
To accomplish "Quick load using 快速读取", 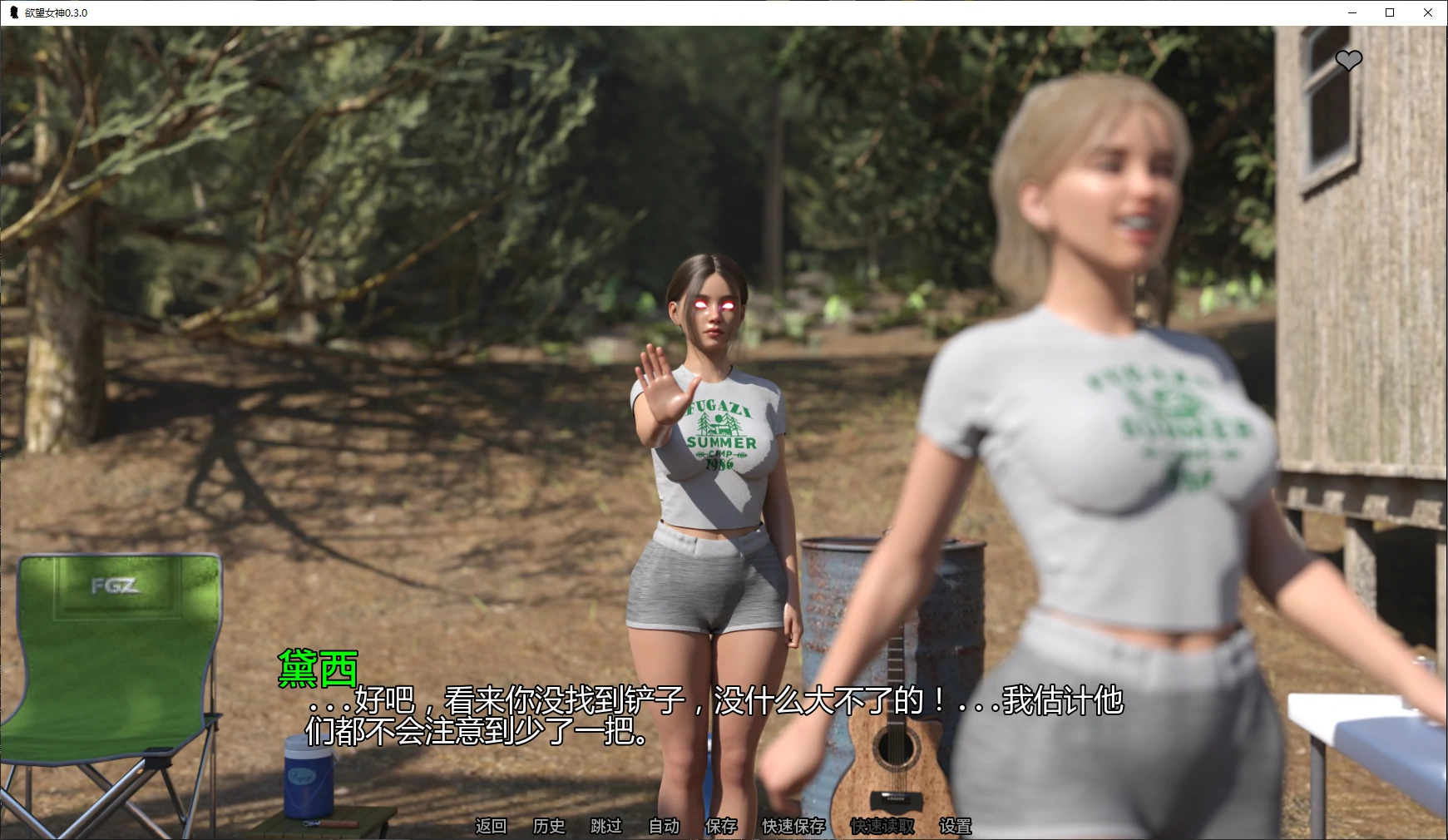I will 882,826.
